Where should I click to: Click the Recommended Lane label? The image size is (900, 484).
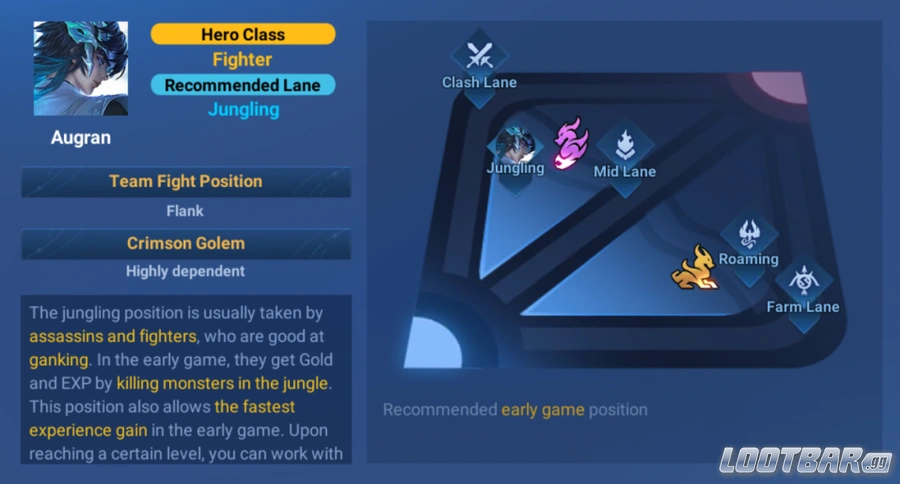(x=243, y=85)
